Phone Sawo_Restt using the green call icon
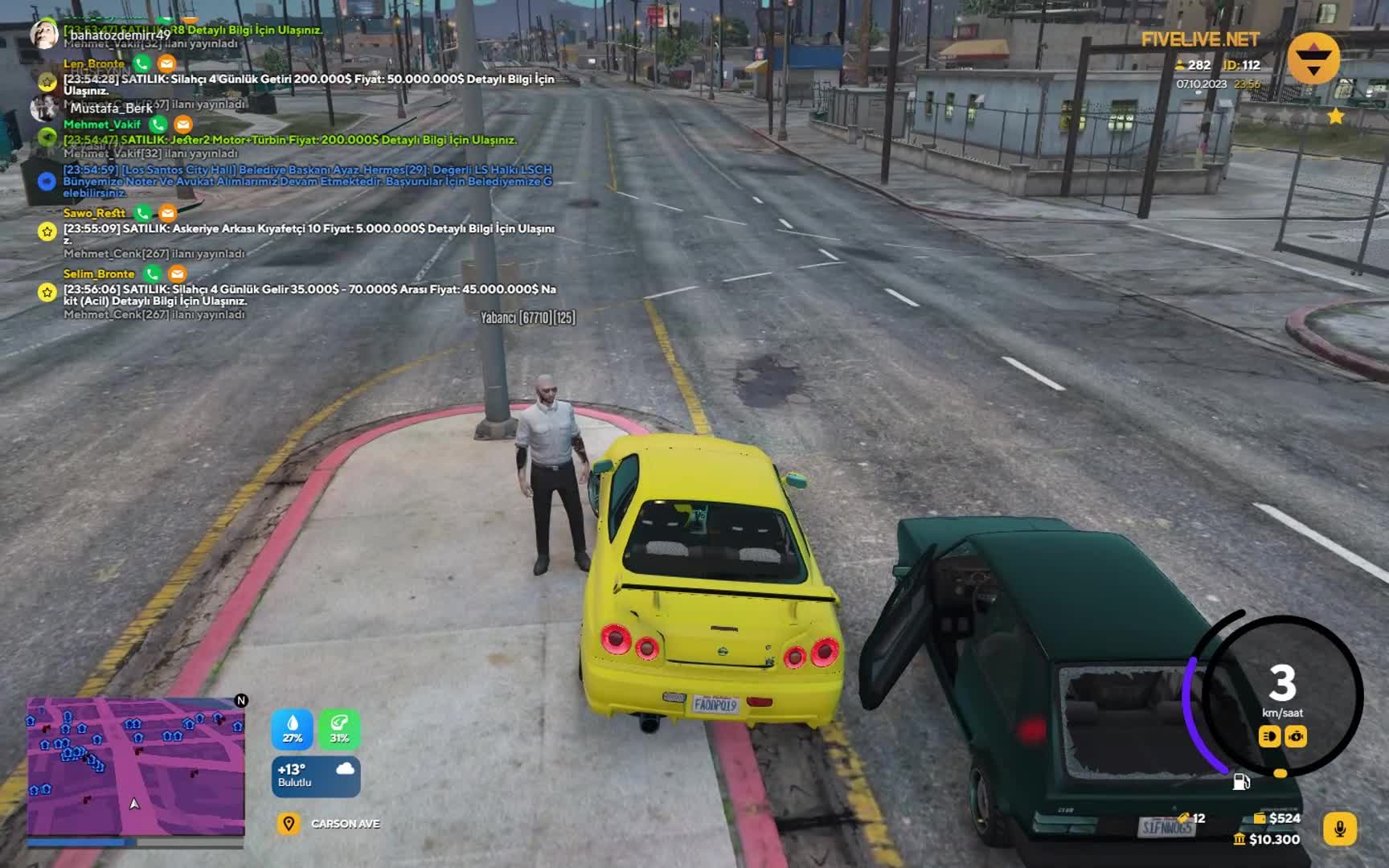This screenshot has height=868, width=1389. point(143,213)
